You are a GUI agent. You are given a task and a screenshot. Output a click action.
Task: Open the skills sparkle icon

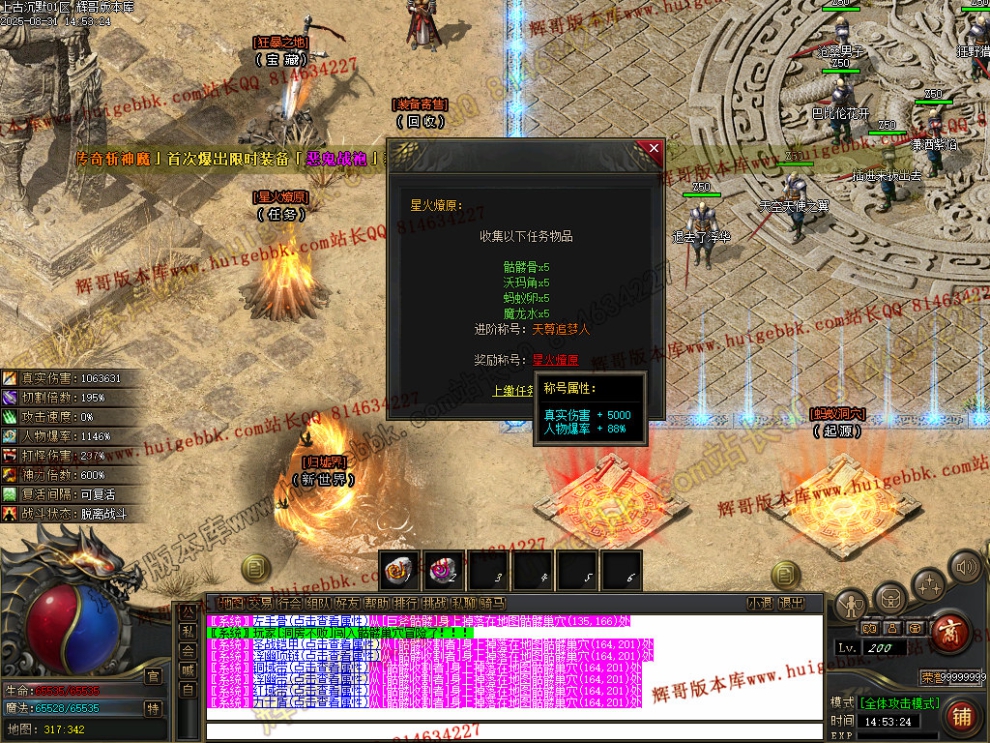click(928, 584)
